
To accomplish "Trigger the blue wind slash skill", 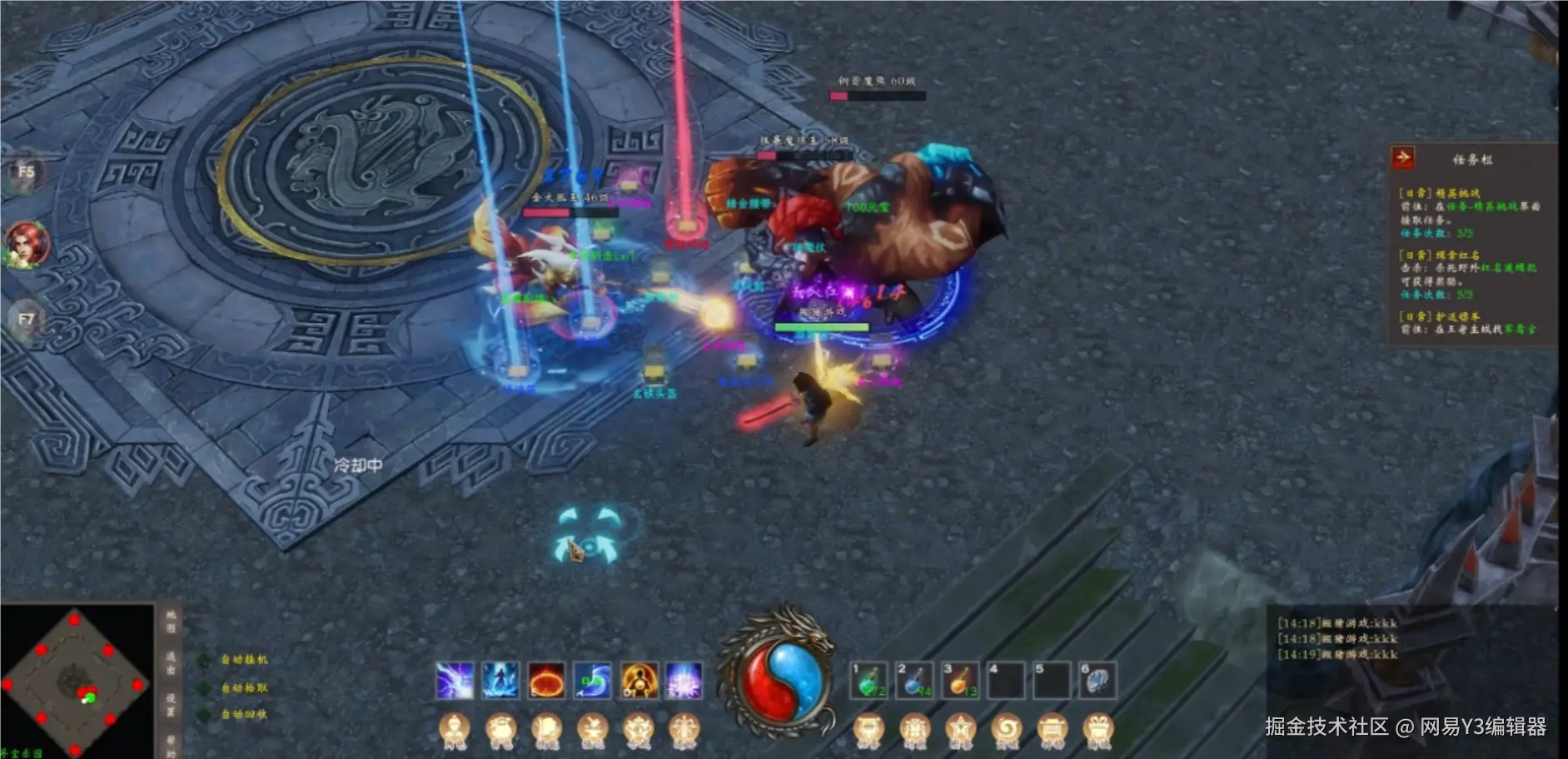I will pos(592,681).
